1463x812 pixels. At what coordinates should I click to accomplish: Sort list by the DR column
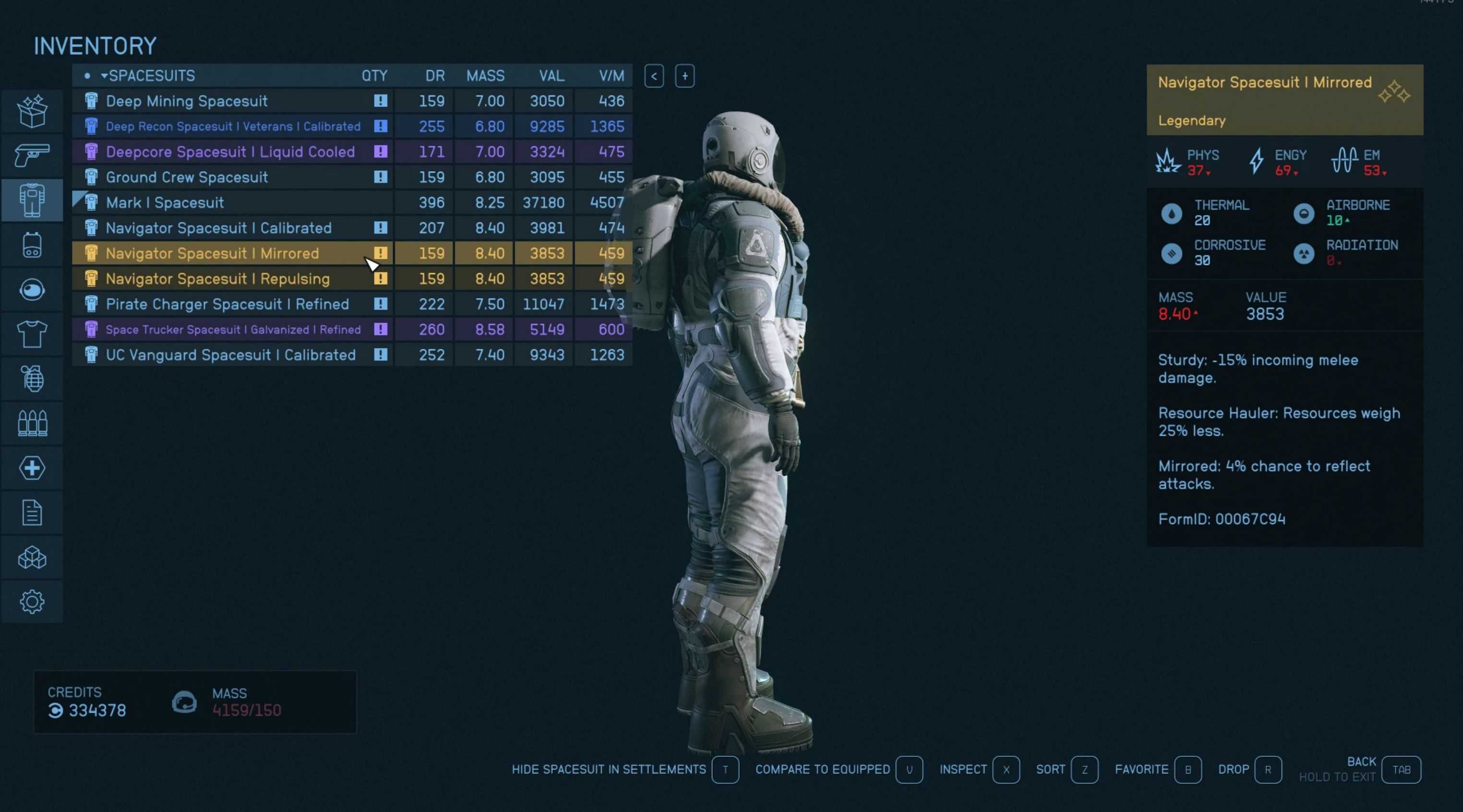434,75
